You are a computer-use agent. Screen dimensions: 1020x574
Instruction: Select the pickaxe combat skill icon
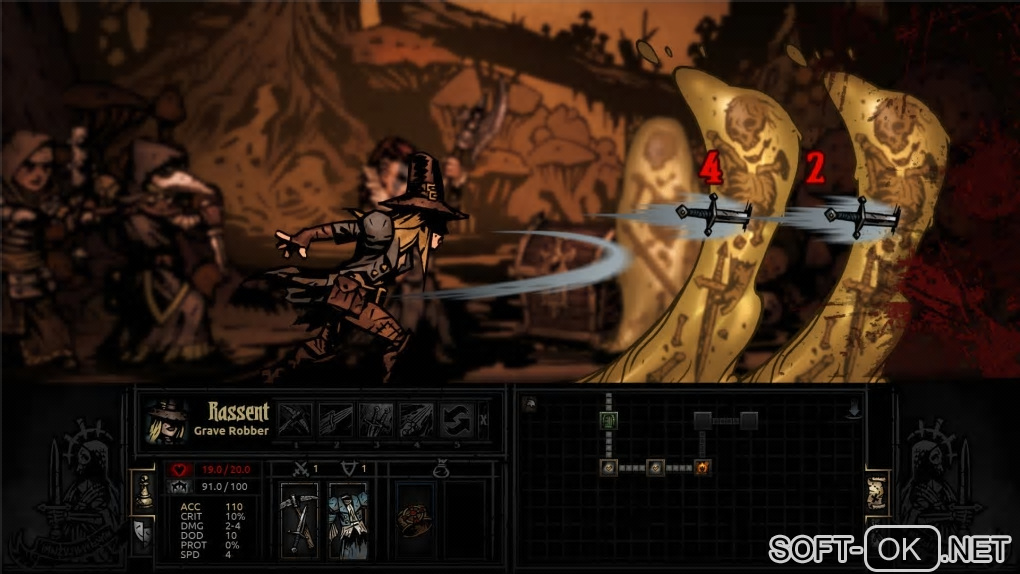point(295,418)
